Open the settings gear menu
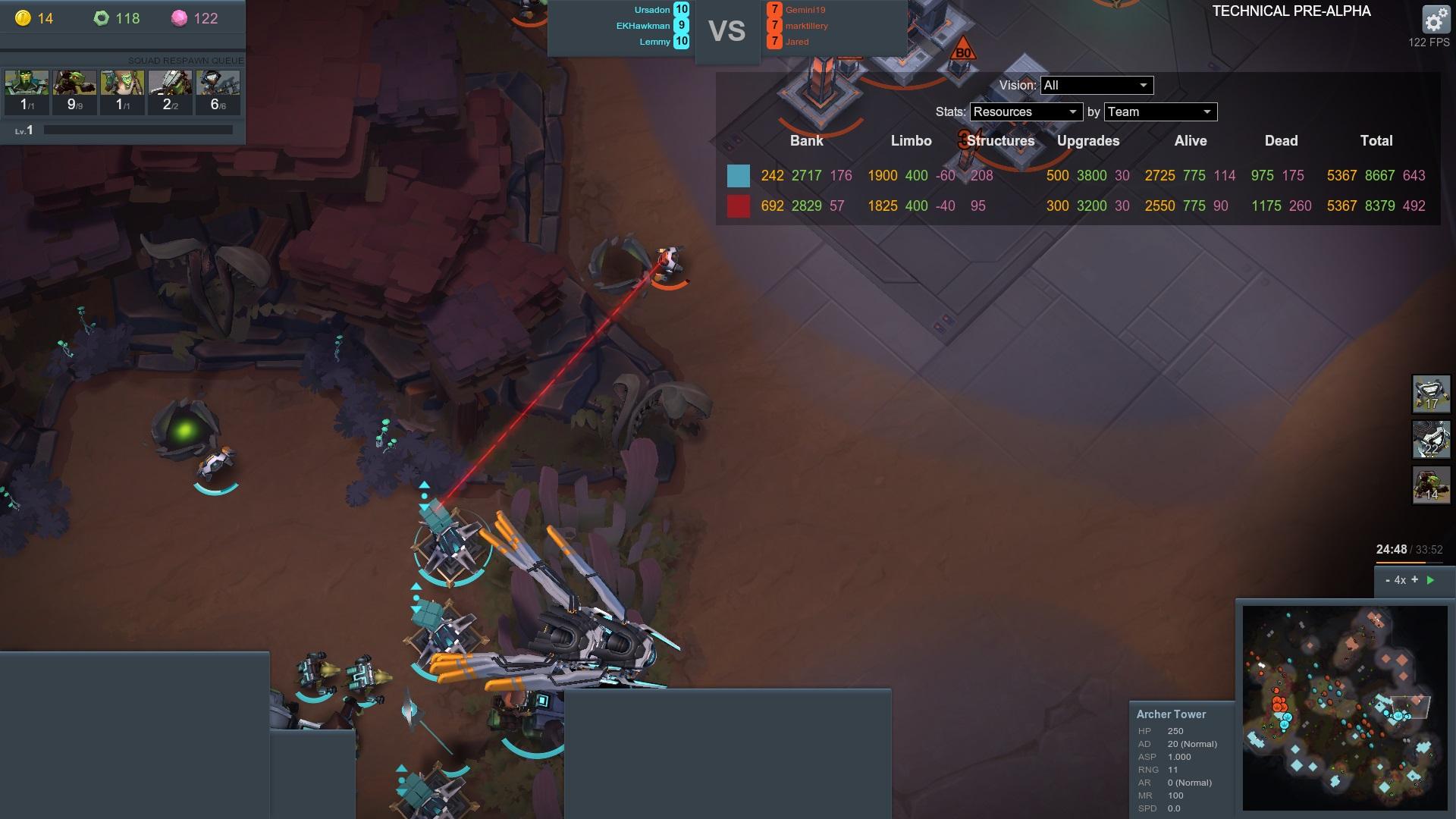 (x=1435, y=20)
